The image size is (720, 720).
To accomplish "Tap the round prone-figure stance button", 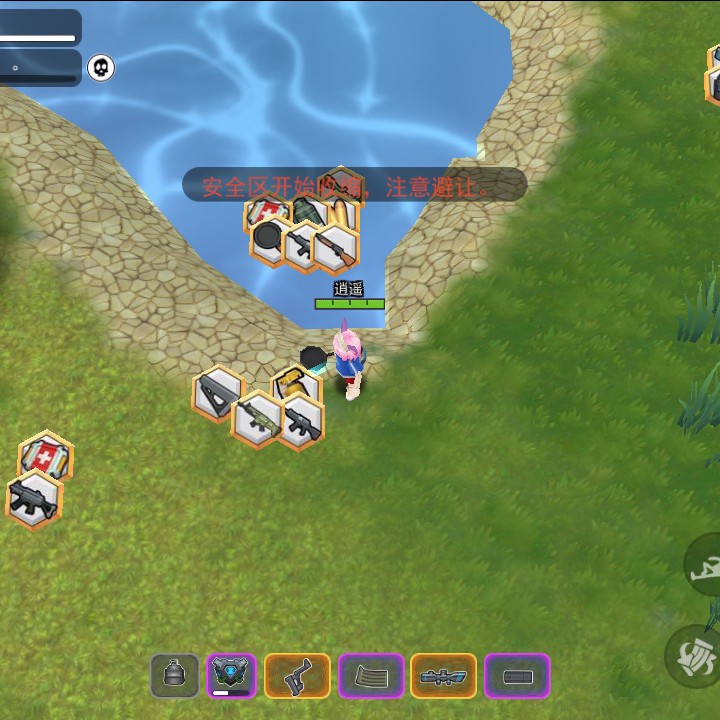I will pyautogui.click(x=703, y=565).
